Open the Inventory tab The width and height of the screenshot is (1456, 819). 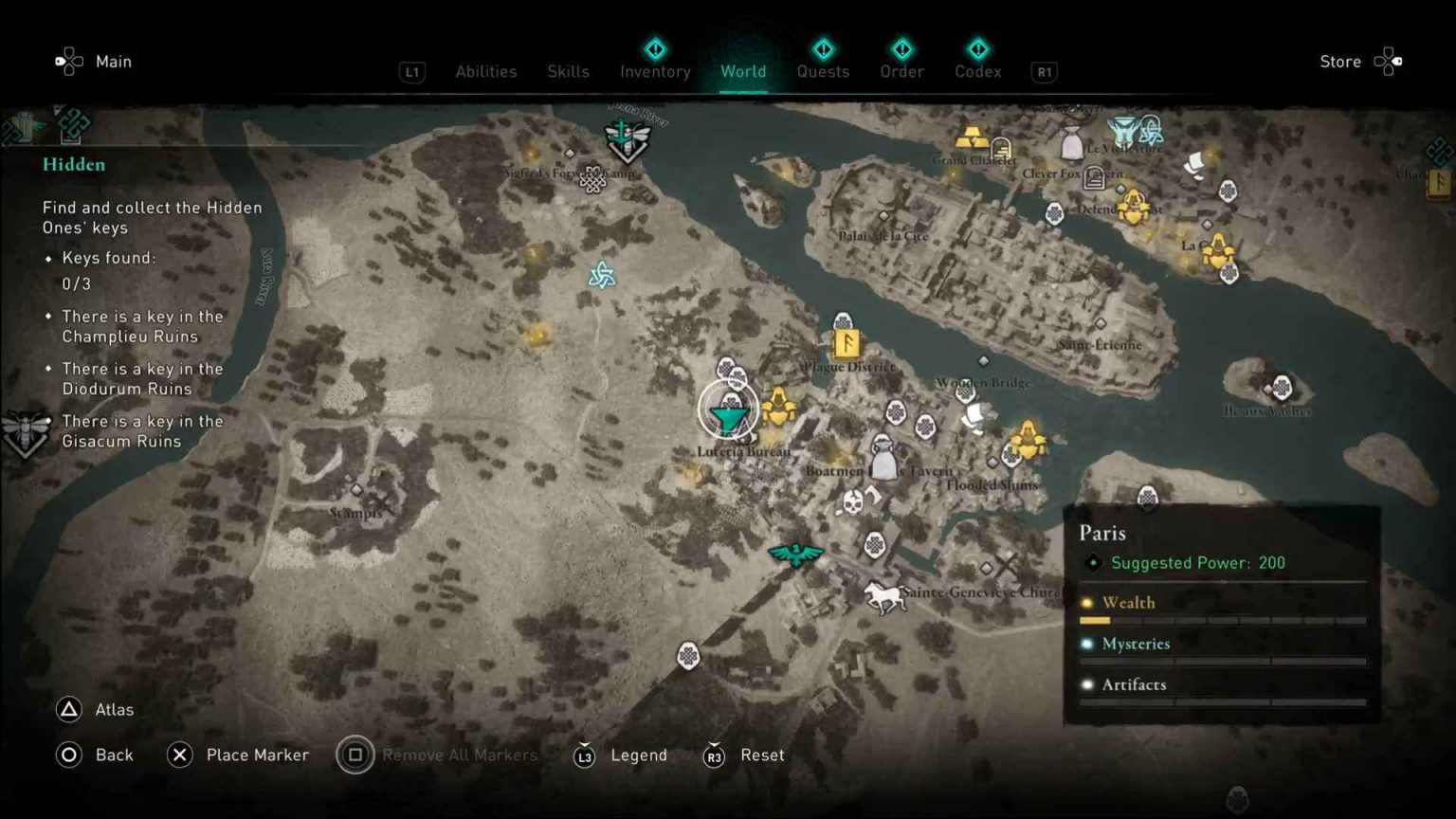pos(654,71)
